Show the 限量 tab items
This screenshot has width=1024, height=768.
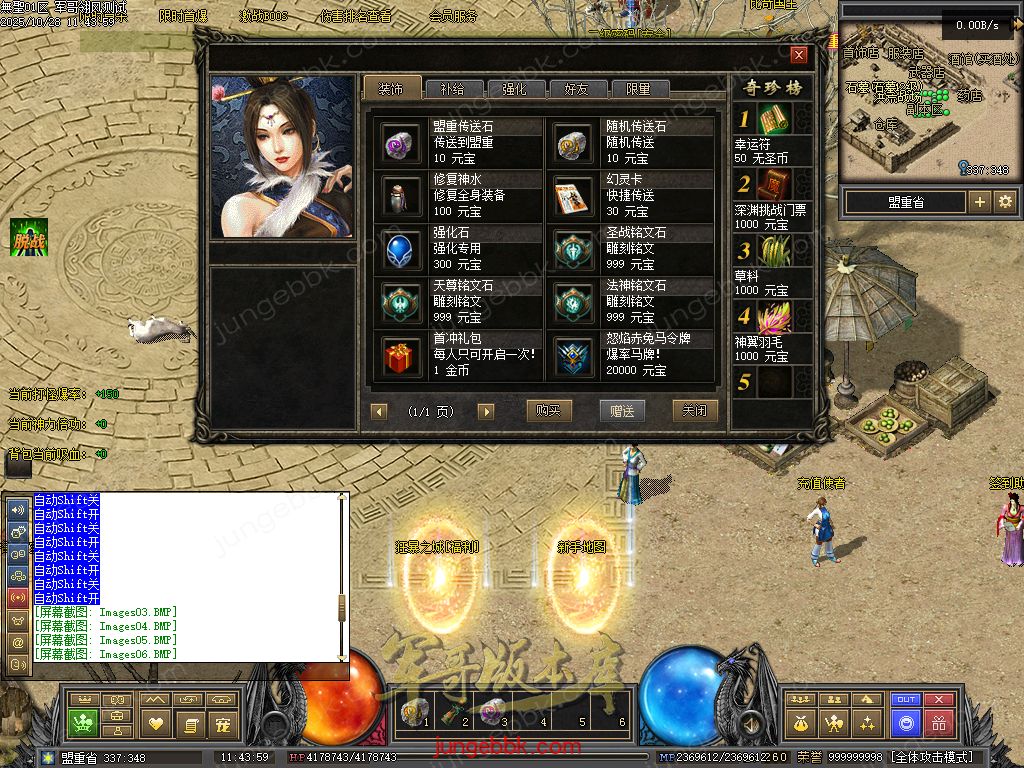(638, 89)
